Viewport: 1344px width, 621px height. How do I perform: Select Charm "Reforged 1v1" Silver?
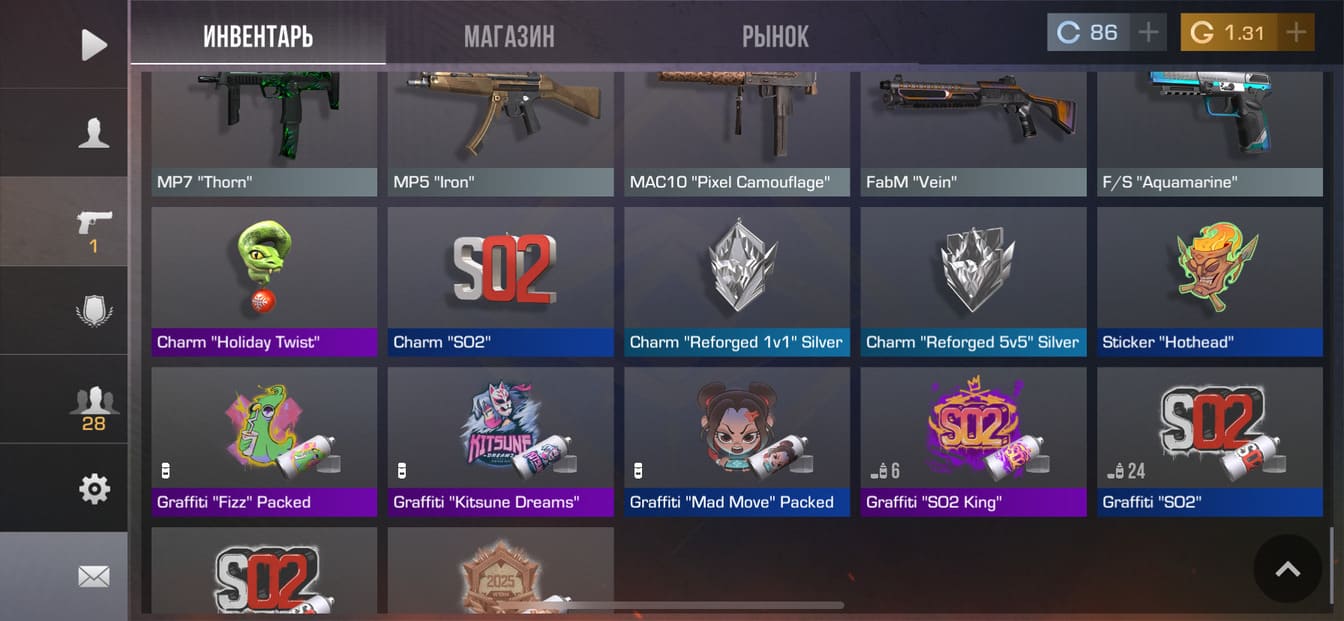click(737, 280)
